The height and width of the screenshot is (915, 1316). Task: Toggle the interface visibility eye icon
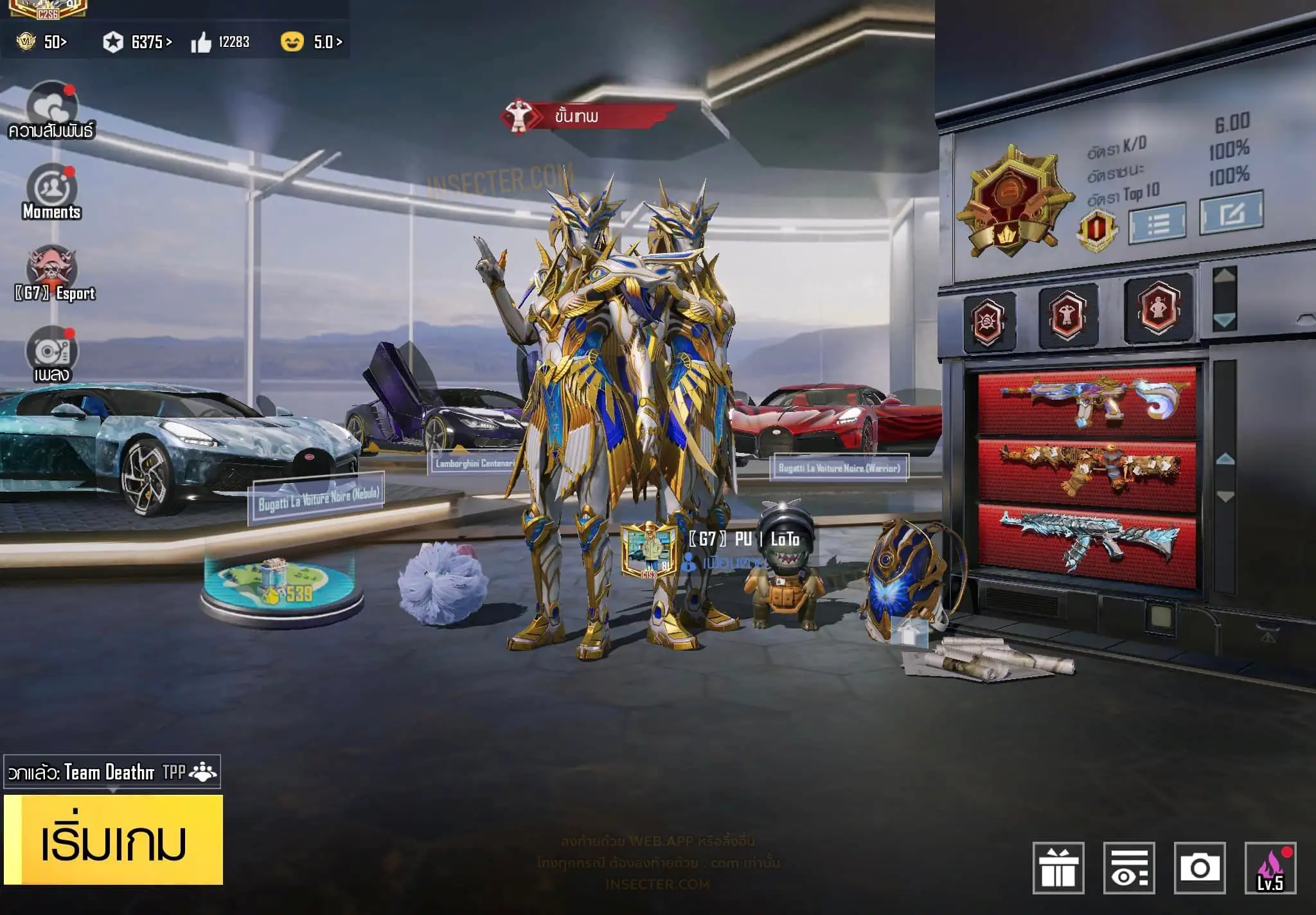click(x=1129, y=867)
